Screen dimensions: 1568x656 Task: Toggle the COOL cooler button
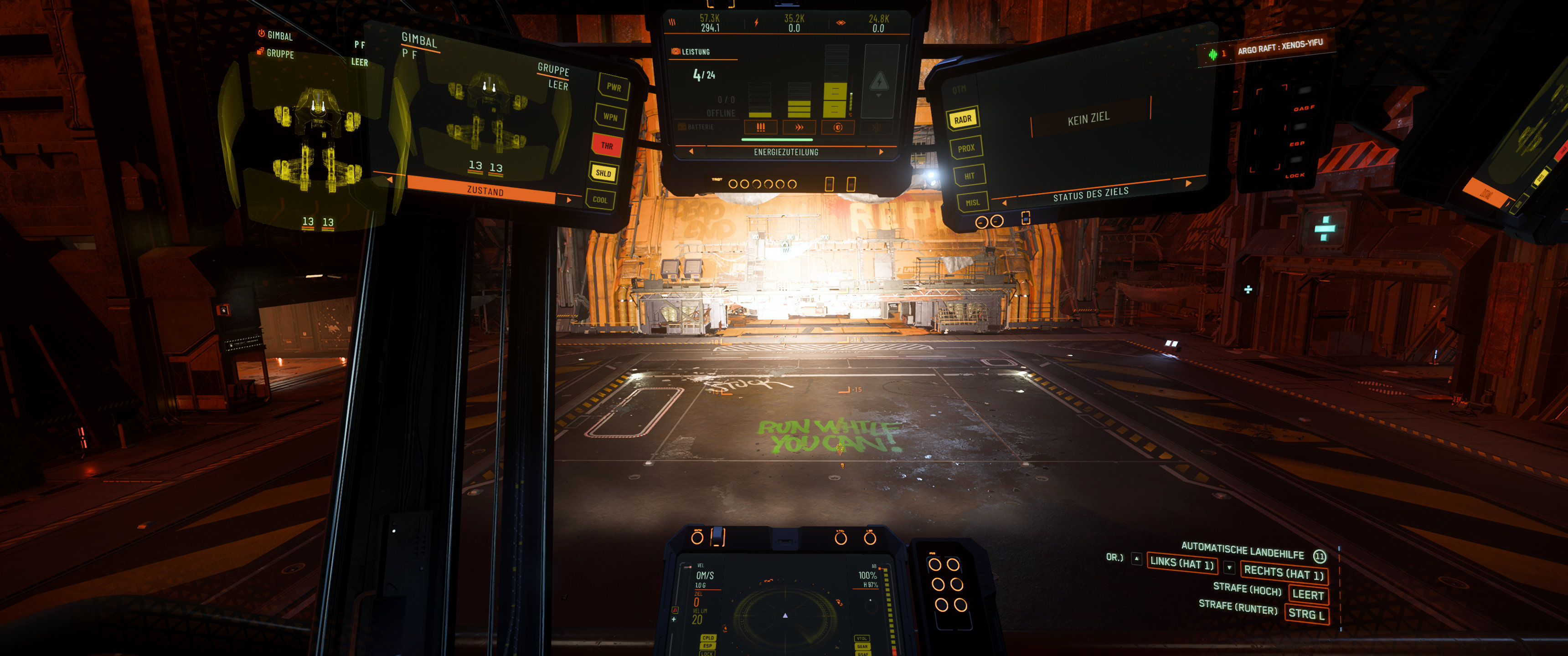tap(600, 200)
